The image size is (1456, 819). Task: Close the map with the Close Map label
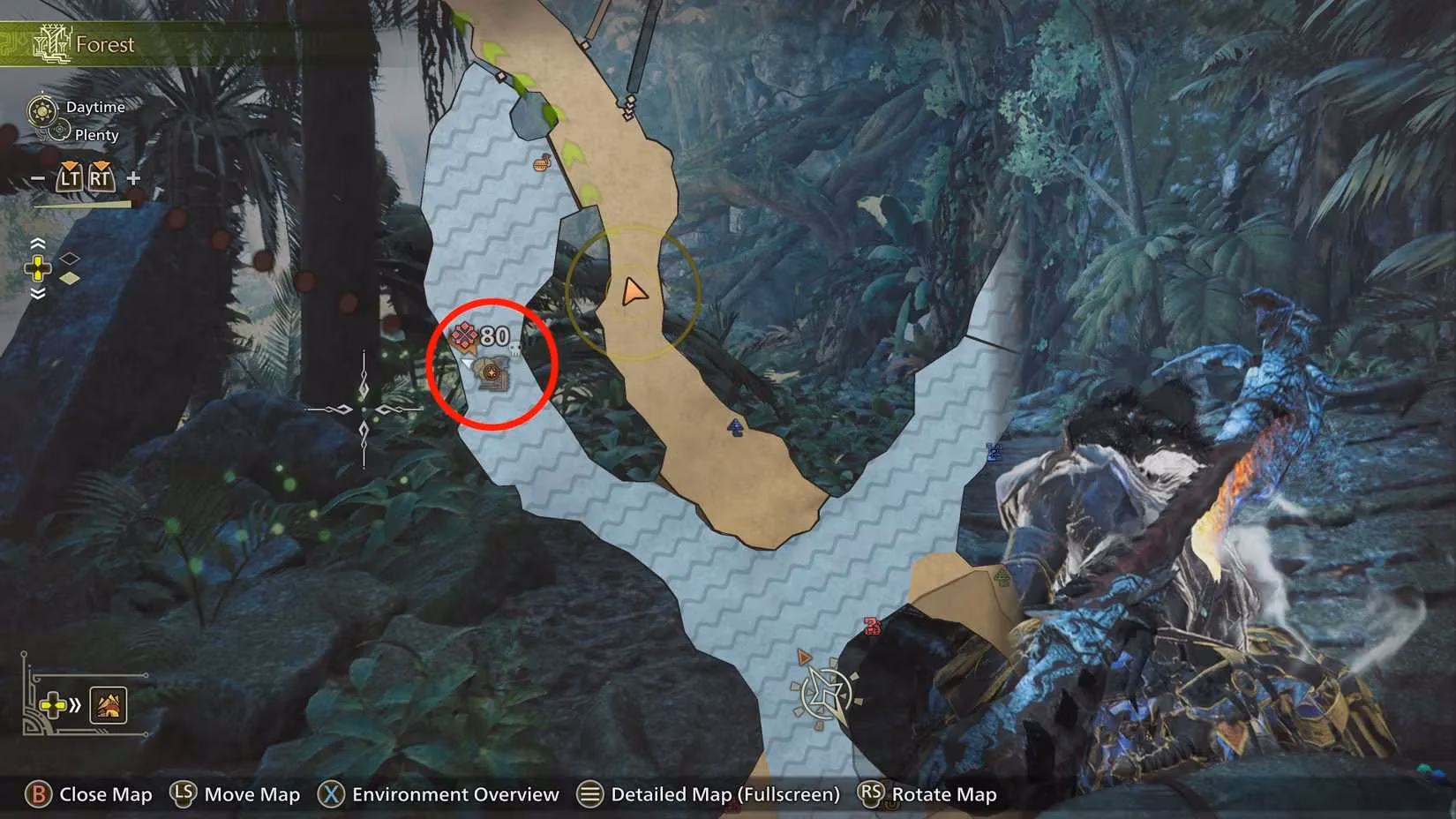coord(105,794)
